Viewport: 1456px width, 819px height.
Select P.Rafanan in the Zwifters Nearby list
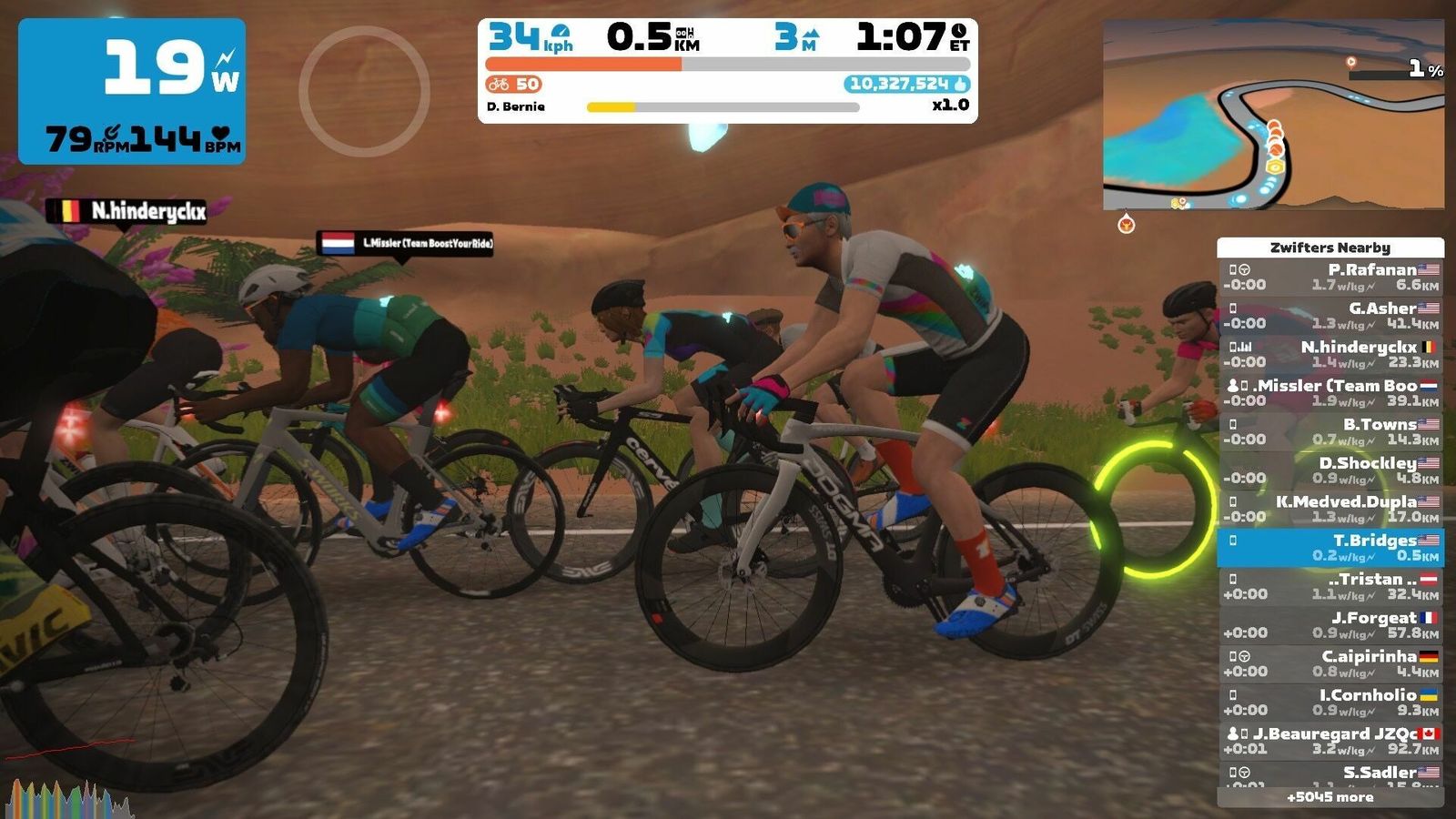click(1330, 277)
